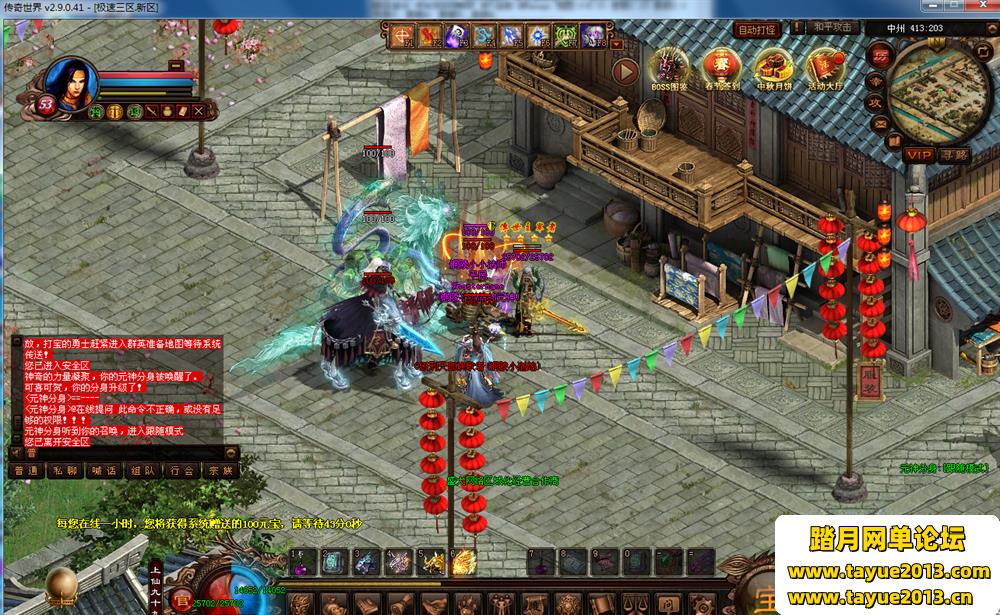Open the 活动大厅 activity hall icon
This screenshot has height=615, width=1000.
click(x=825, y=68)
